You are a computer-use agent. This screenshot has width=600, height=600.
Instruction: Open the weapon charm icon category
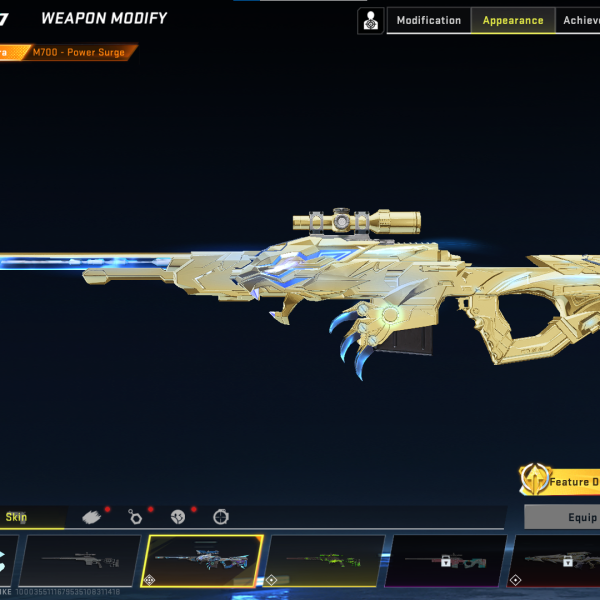tap(135, 517)
